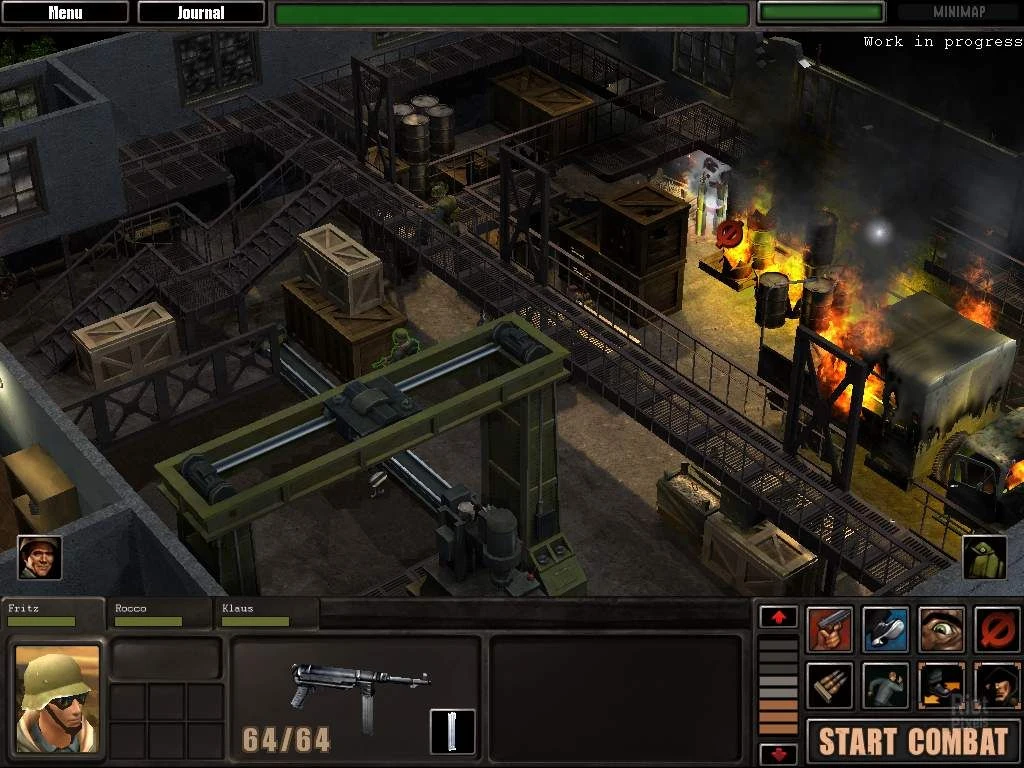Click the red up arrow stepper
1024x768 pixels.
pyautogui.click(x=778, y=617)
